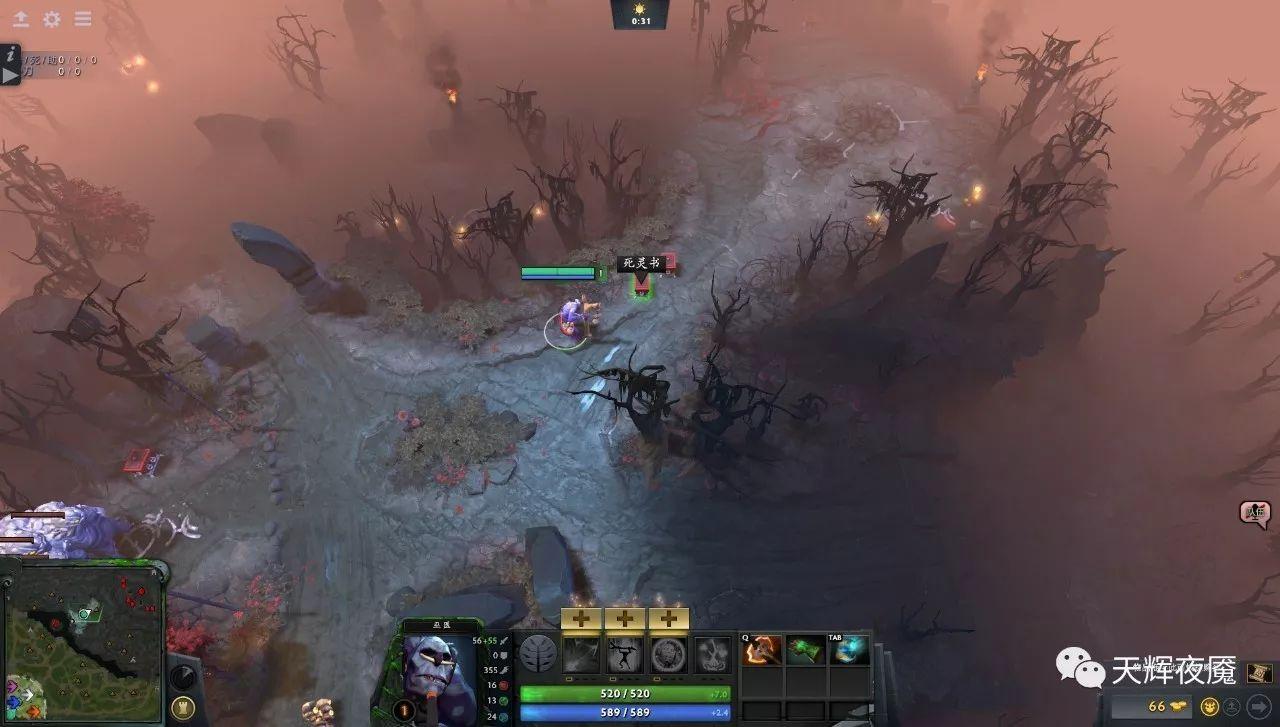Viewport: 1280px width, 727px height.
Task: Click the gold coin pile icon bottom-right
Action: [1177, 706]
